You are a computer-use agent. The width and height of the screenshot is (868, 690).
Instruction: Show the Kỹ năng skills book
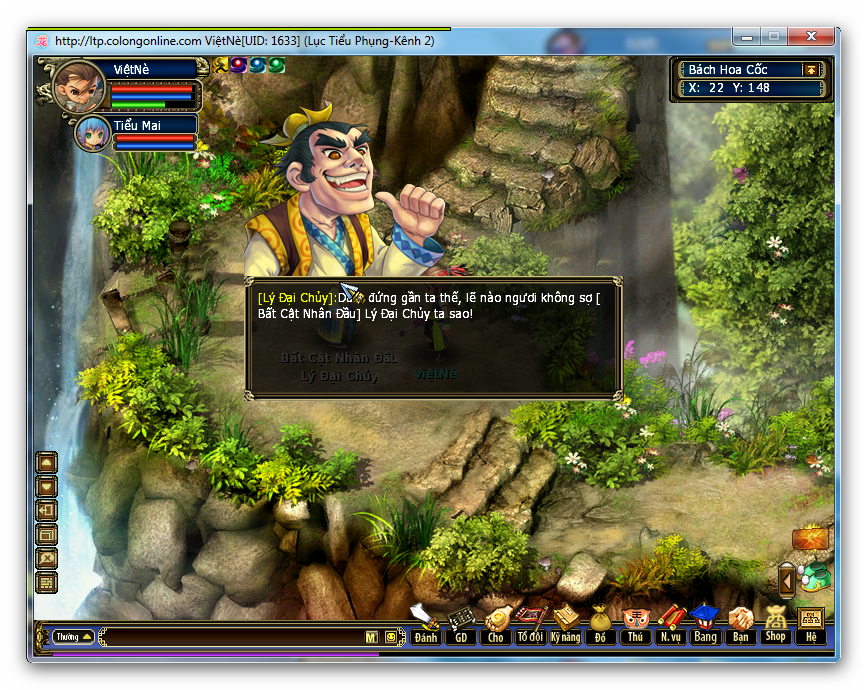point(566,625)
